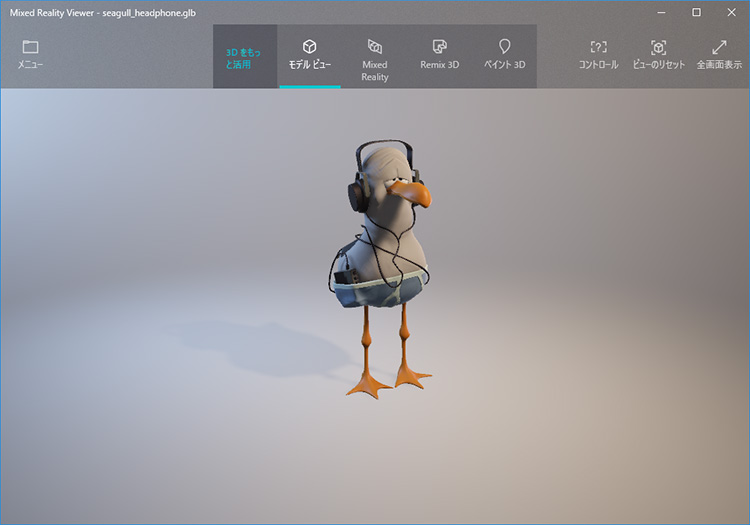Close the Mixed Reality Viewer window
This screenshot has width=750, height=525.
[x=730, y=12]
